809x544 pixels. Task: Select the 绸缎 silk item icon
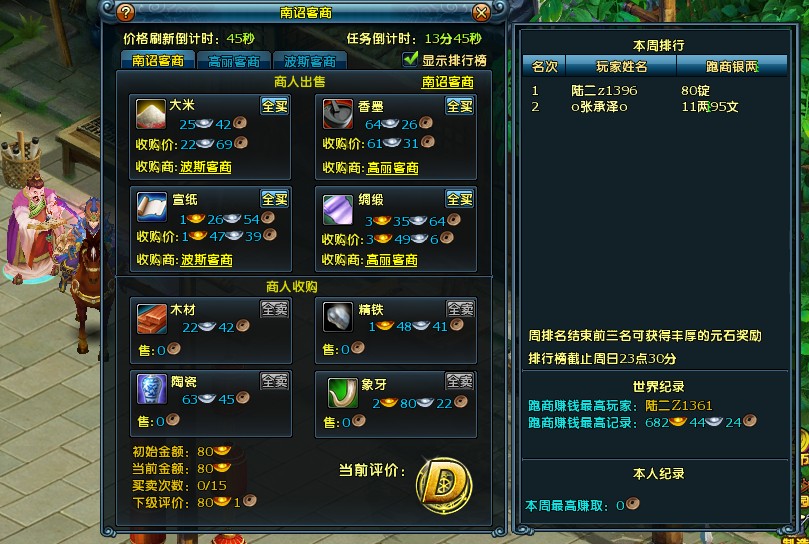click(x=337, y=207)
